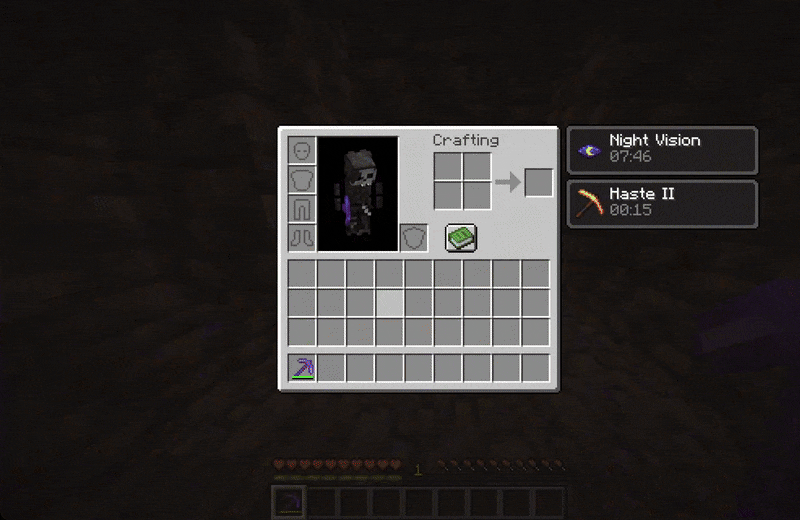This screenshot has width=800, height=520.
Task: Select the off-hand shield slot
Action: click(414, 238)
